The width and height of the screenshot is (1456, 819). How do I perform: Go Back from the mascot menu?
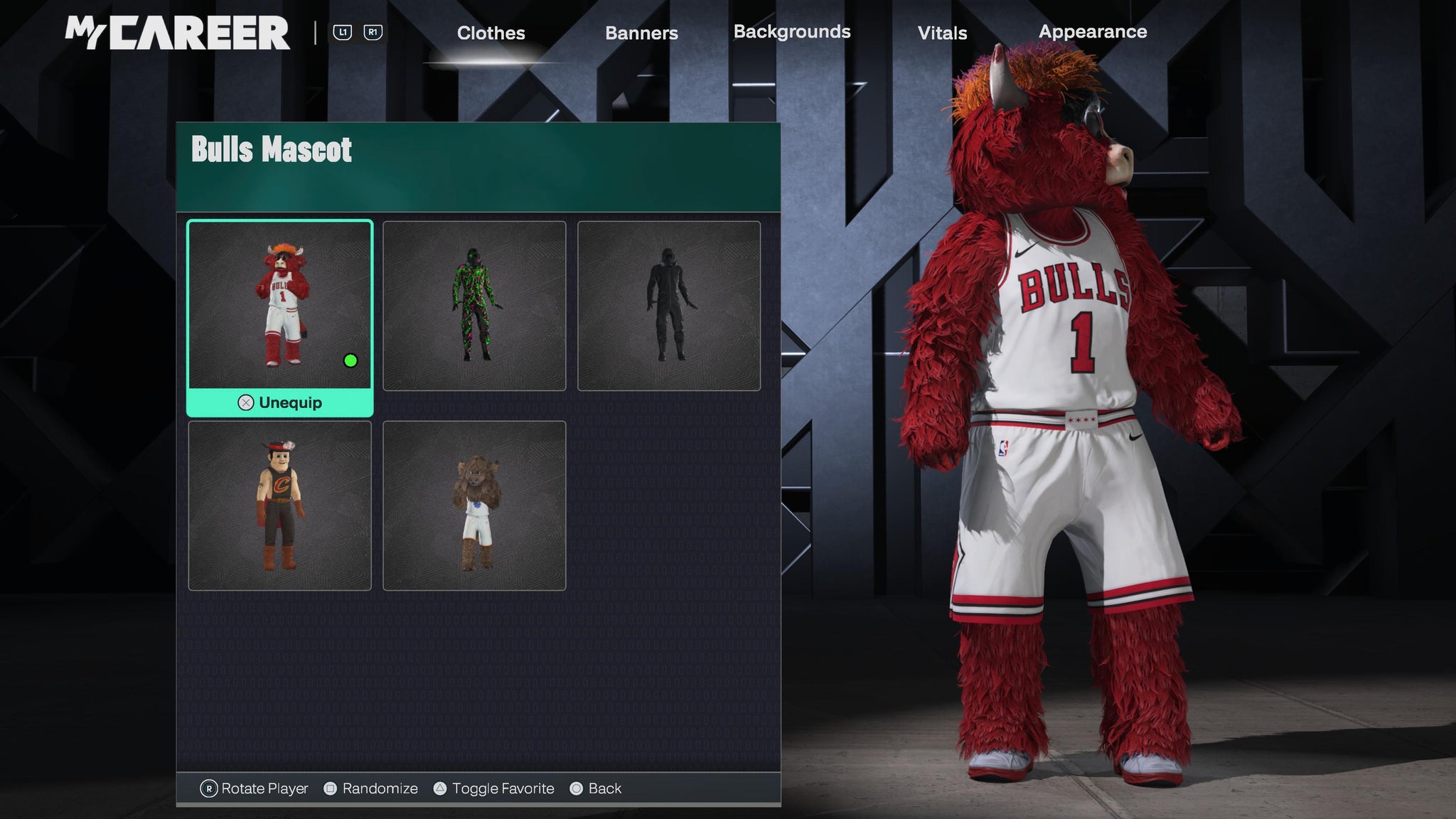coord(596,788)
